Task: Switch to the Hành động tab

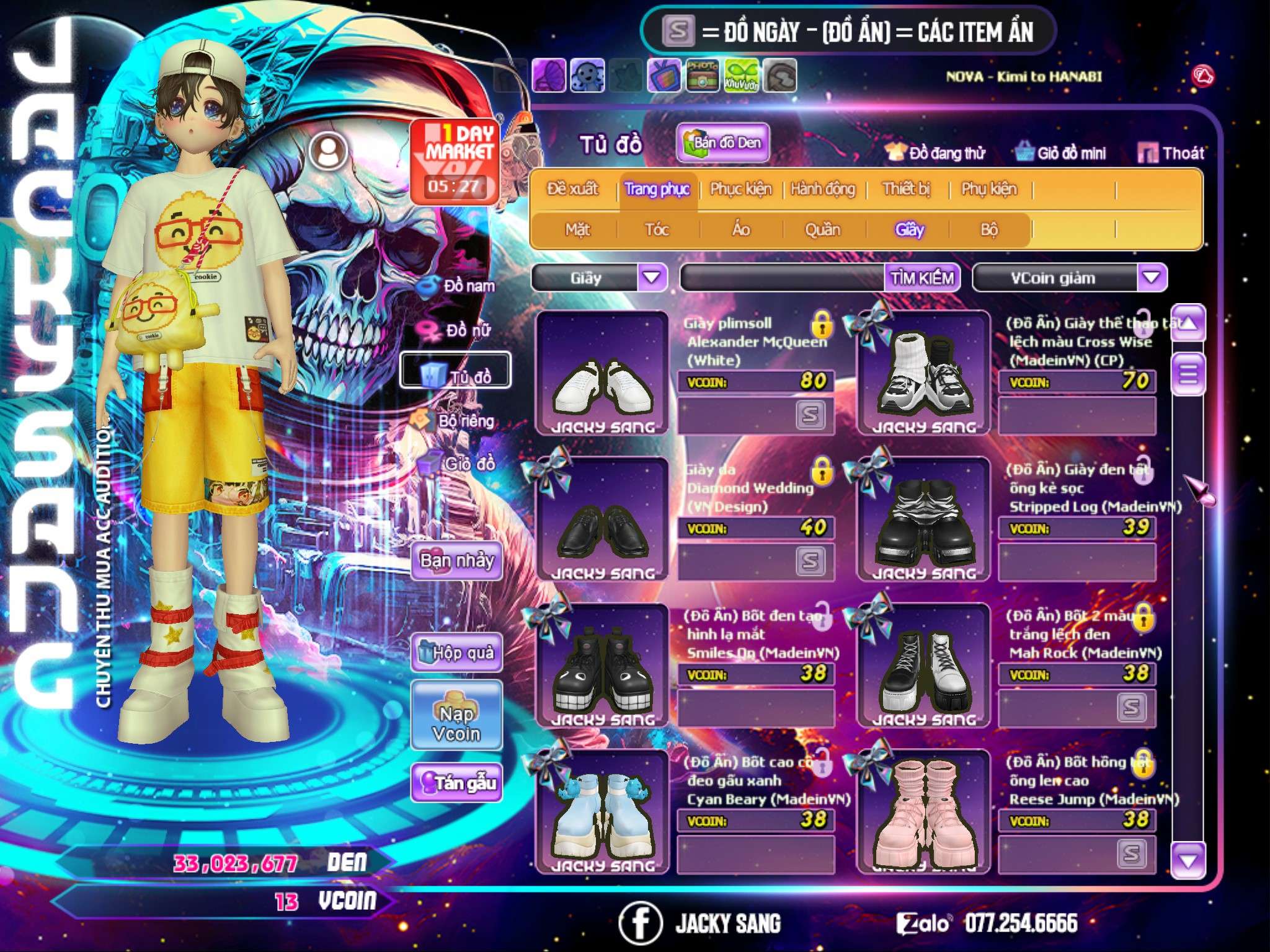Action: tap(823, 188)
